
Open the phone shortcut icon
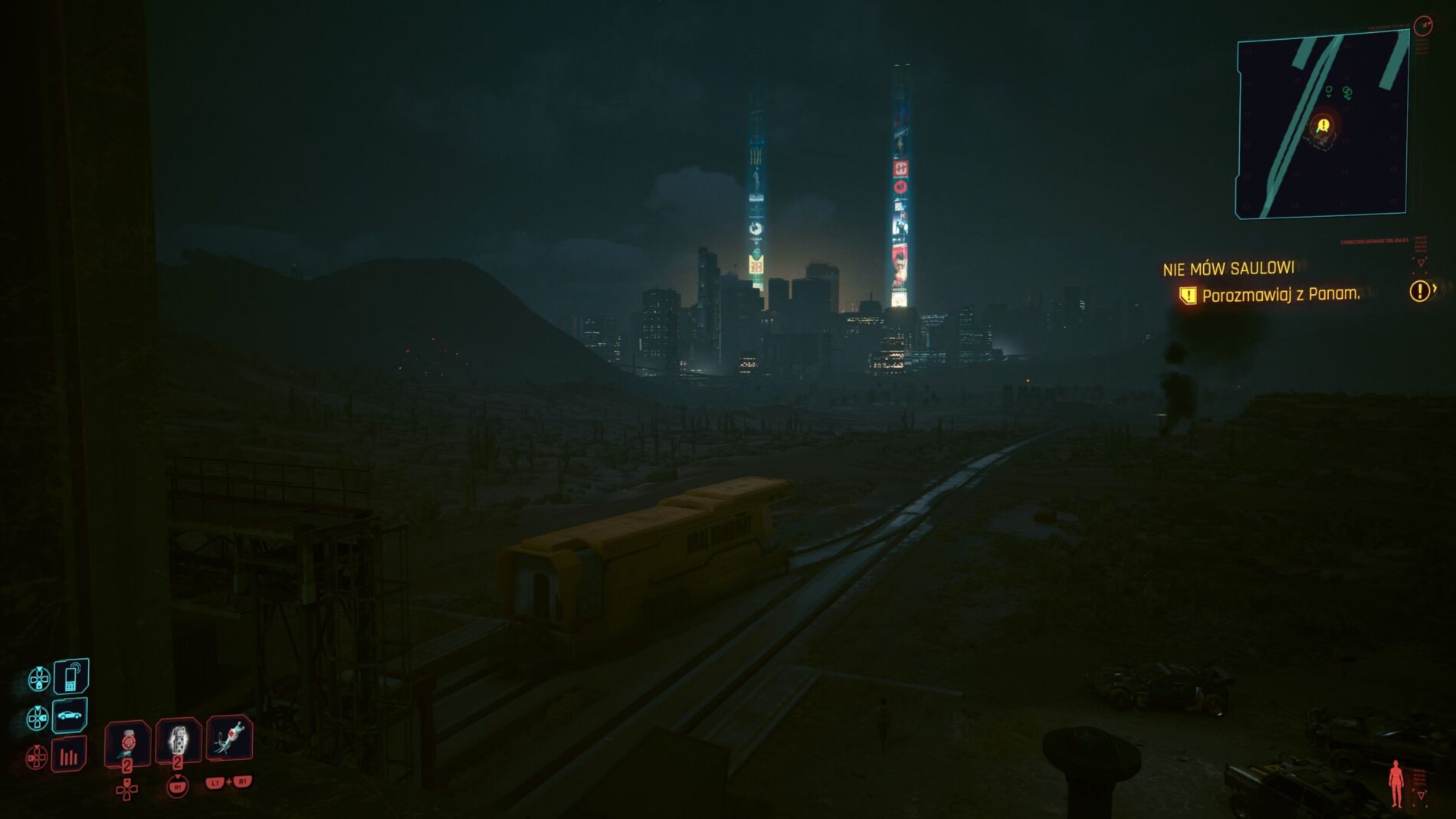[x=71, y=677]
